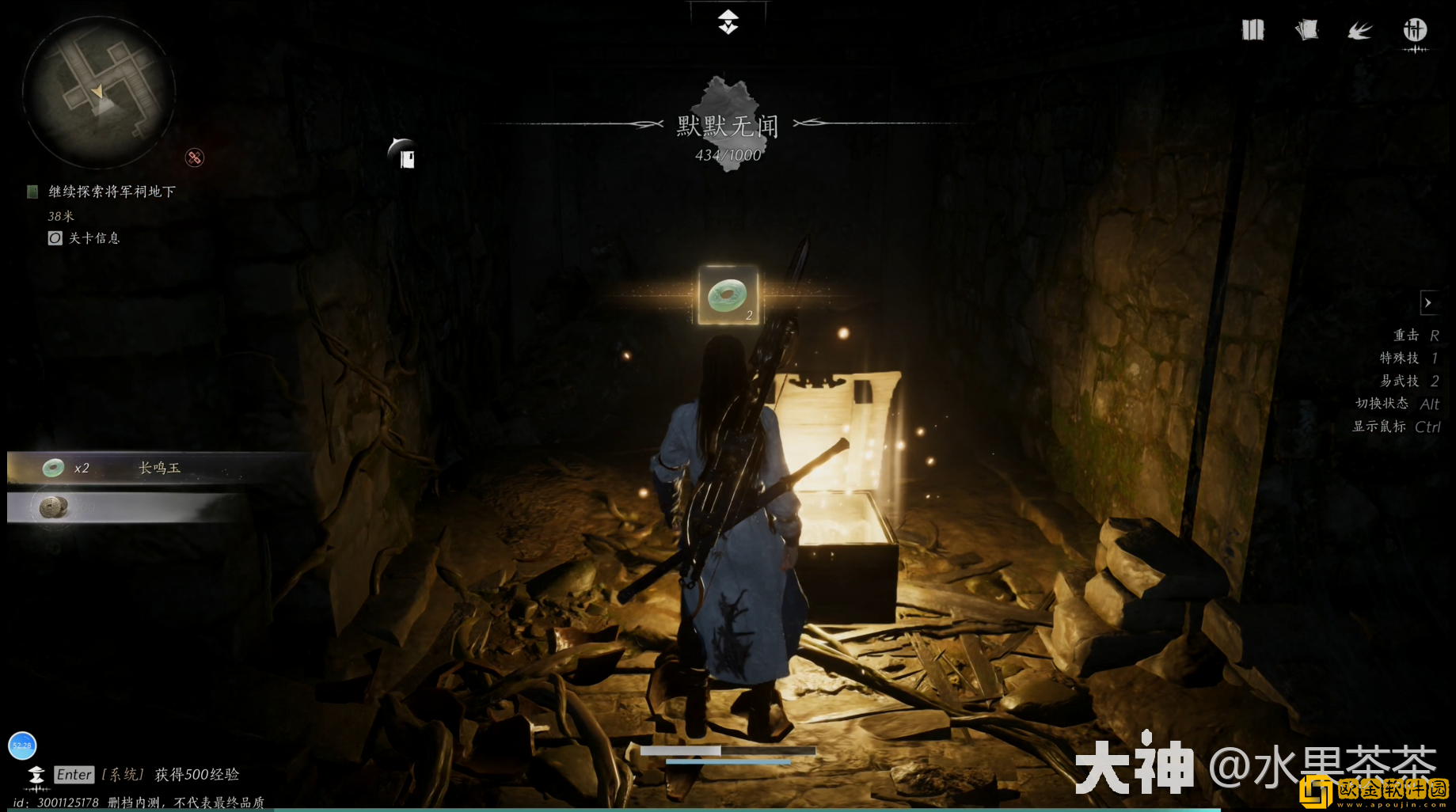Click the coin loot notification row
1456x812 pixels.
[x=127, y=507]
